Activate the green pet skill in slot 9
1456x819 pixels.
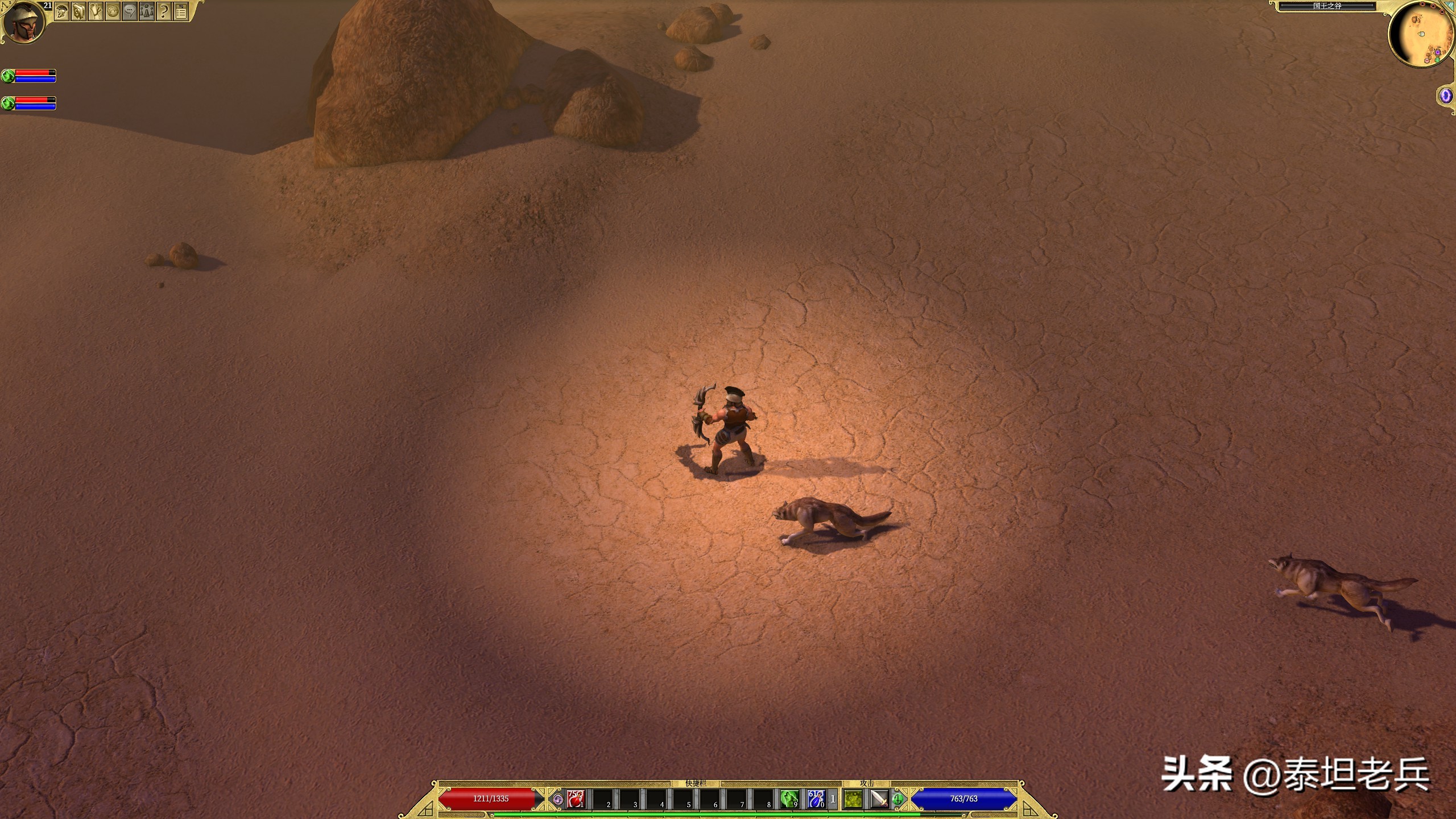pyautogui.click(x=789, y=799)
